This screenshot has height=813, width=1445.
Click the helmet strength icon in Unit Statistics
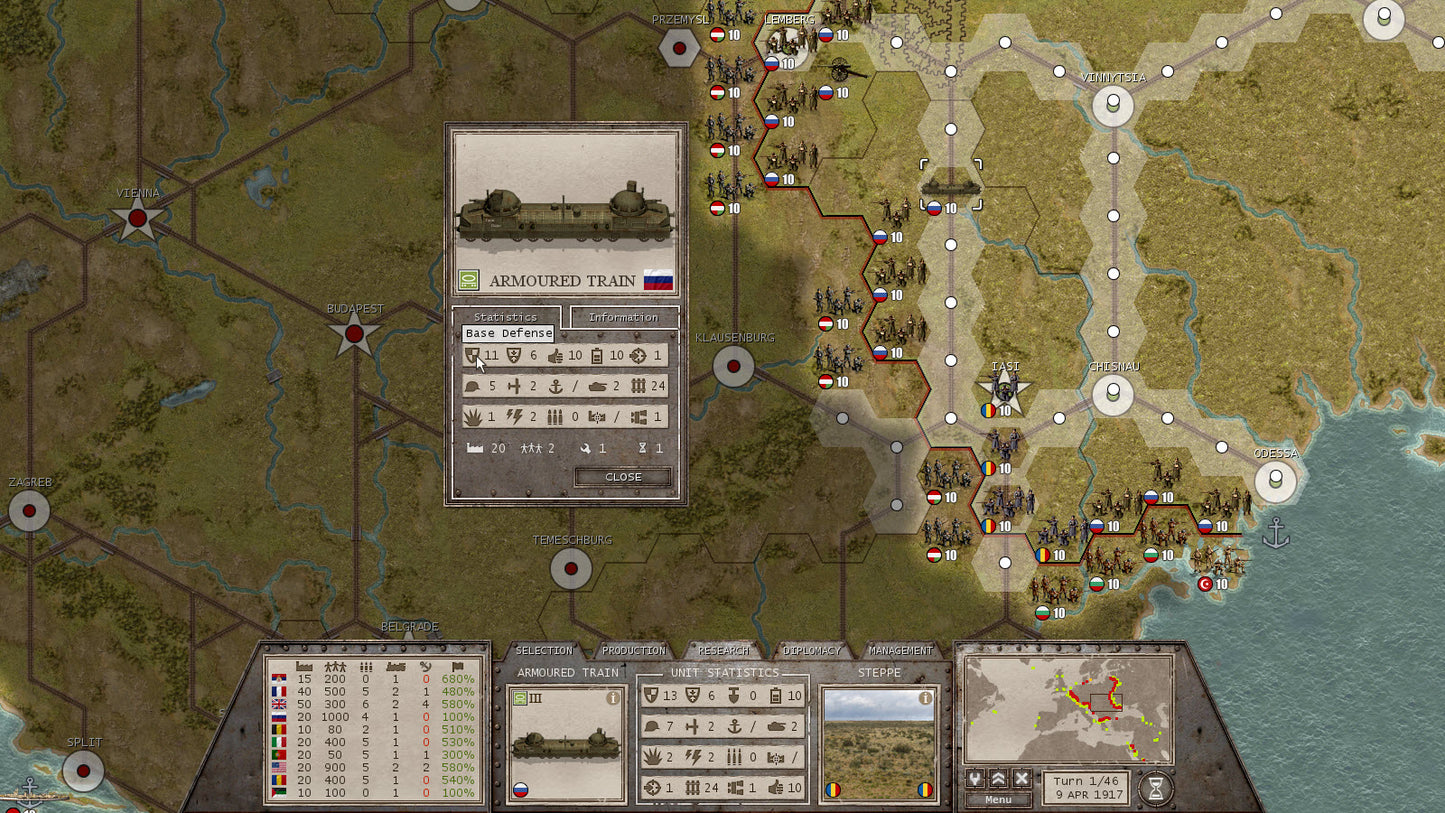(652, 724)
